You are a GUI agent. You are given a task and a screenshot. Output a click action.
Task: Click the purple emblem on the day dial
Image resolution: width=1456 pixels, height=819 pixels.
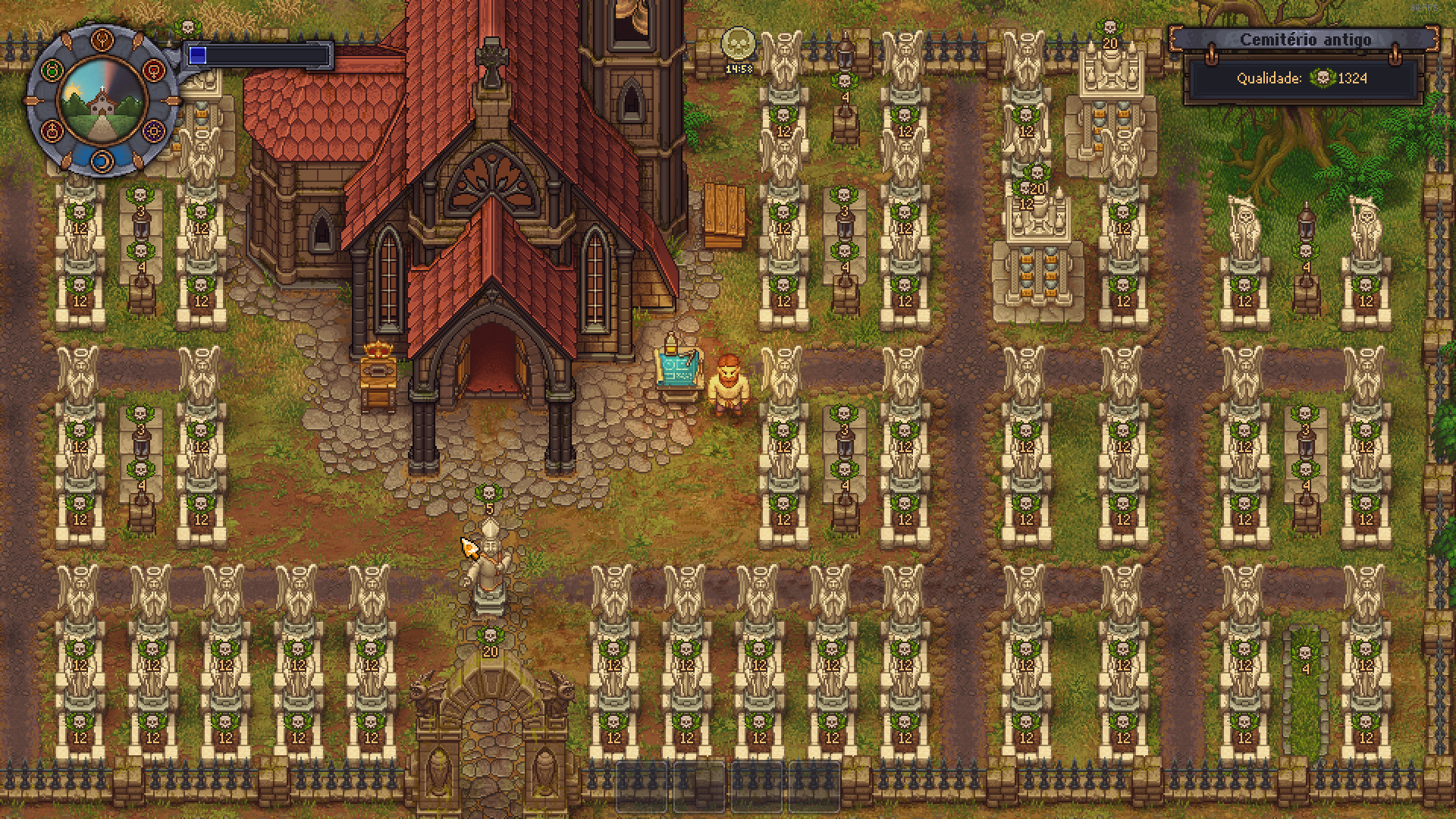click(154, 130)
